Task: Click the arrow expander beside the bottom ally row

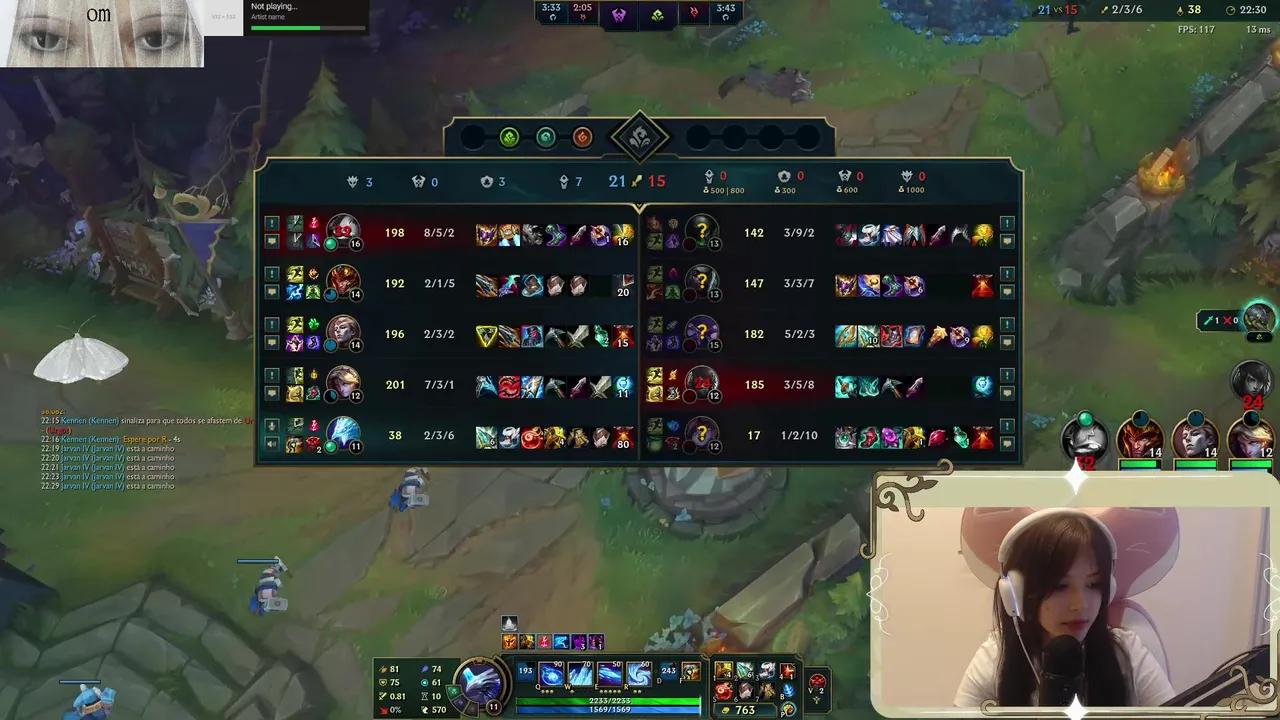Action: tap(270, 424)
